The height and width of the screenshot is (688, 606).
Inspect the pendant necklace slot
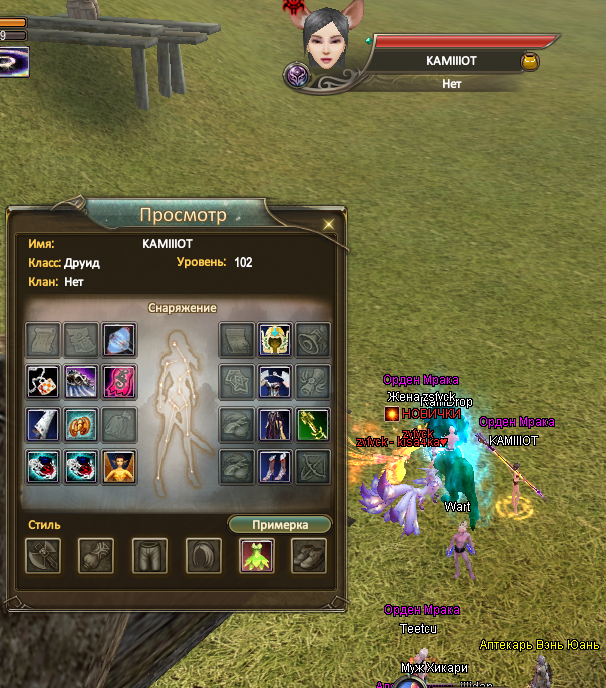coord(43,382)
